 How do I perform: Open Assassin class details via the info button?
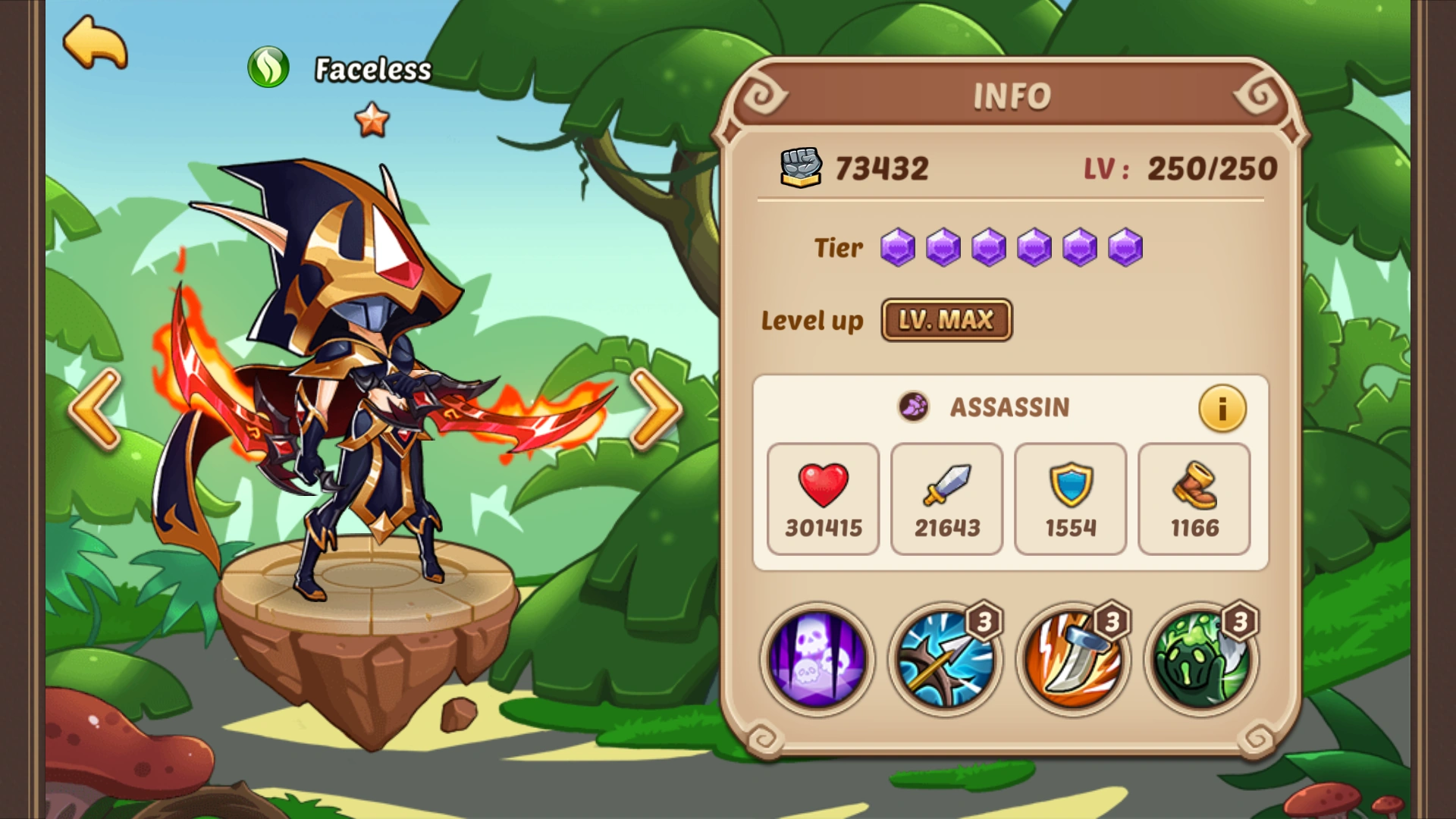click(1222, 408)
